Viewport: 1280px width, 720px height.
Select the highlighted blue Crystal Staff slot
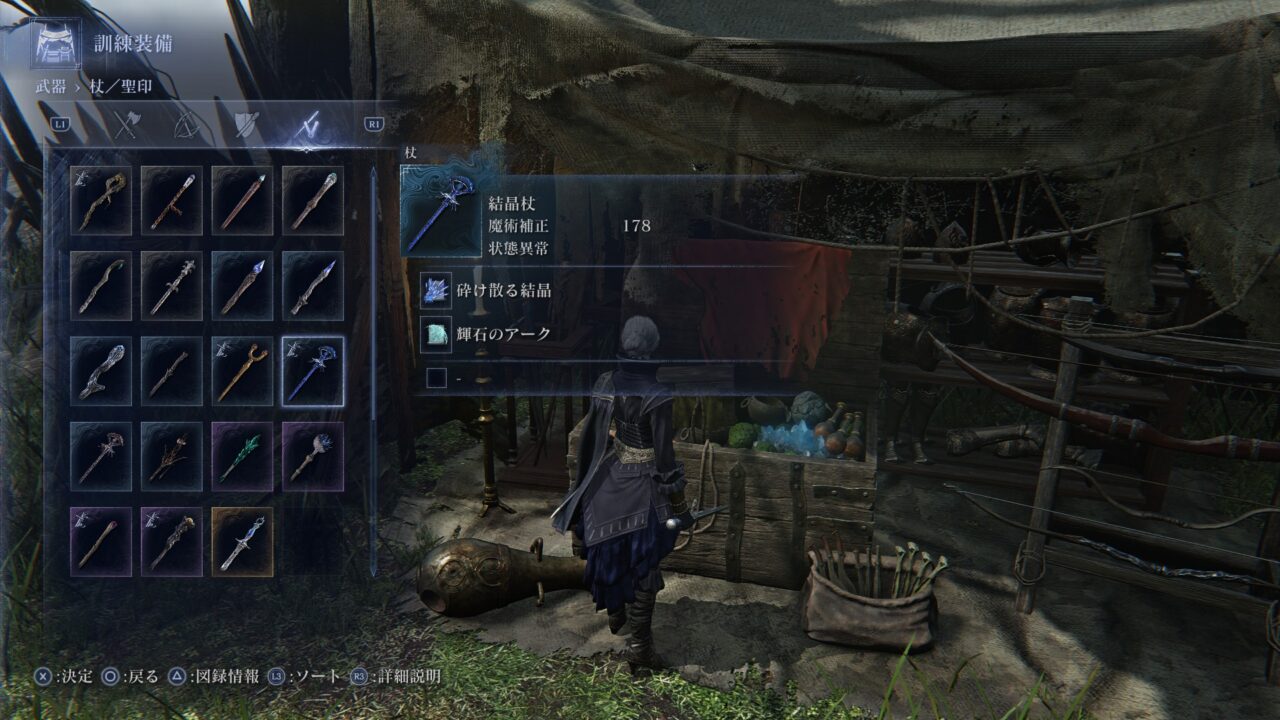pyautogui.click(x=313, y=371)
